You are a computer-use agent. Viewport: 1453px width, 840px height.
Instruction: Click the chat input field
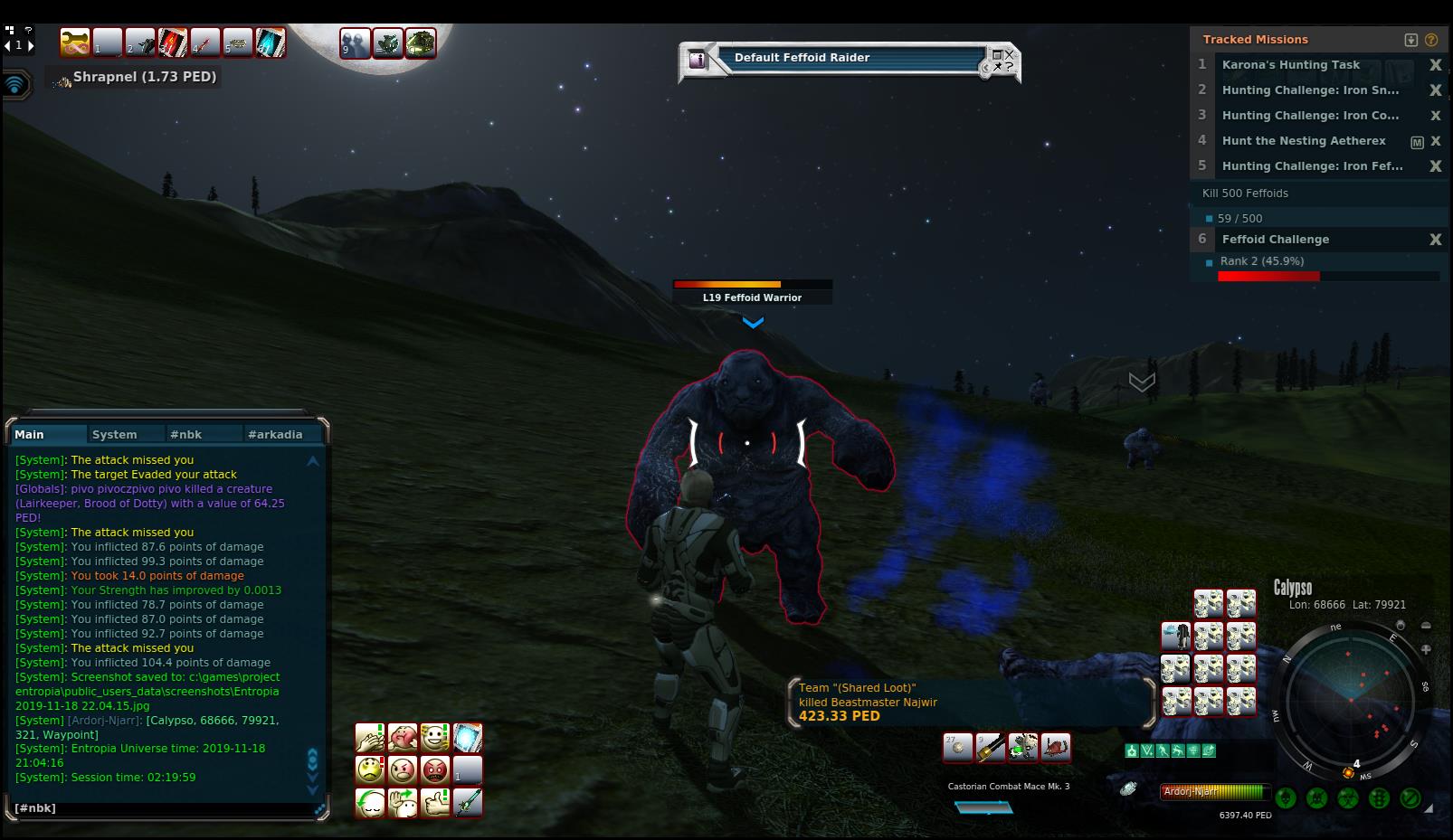click(x=163, y=808)
